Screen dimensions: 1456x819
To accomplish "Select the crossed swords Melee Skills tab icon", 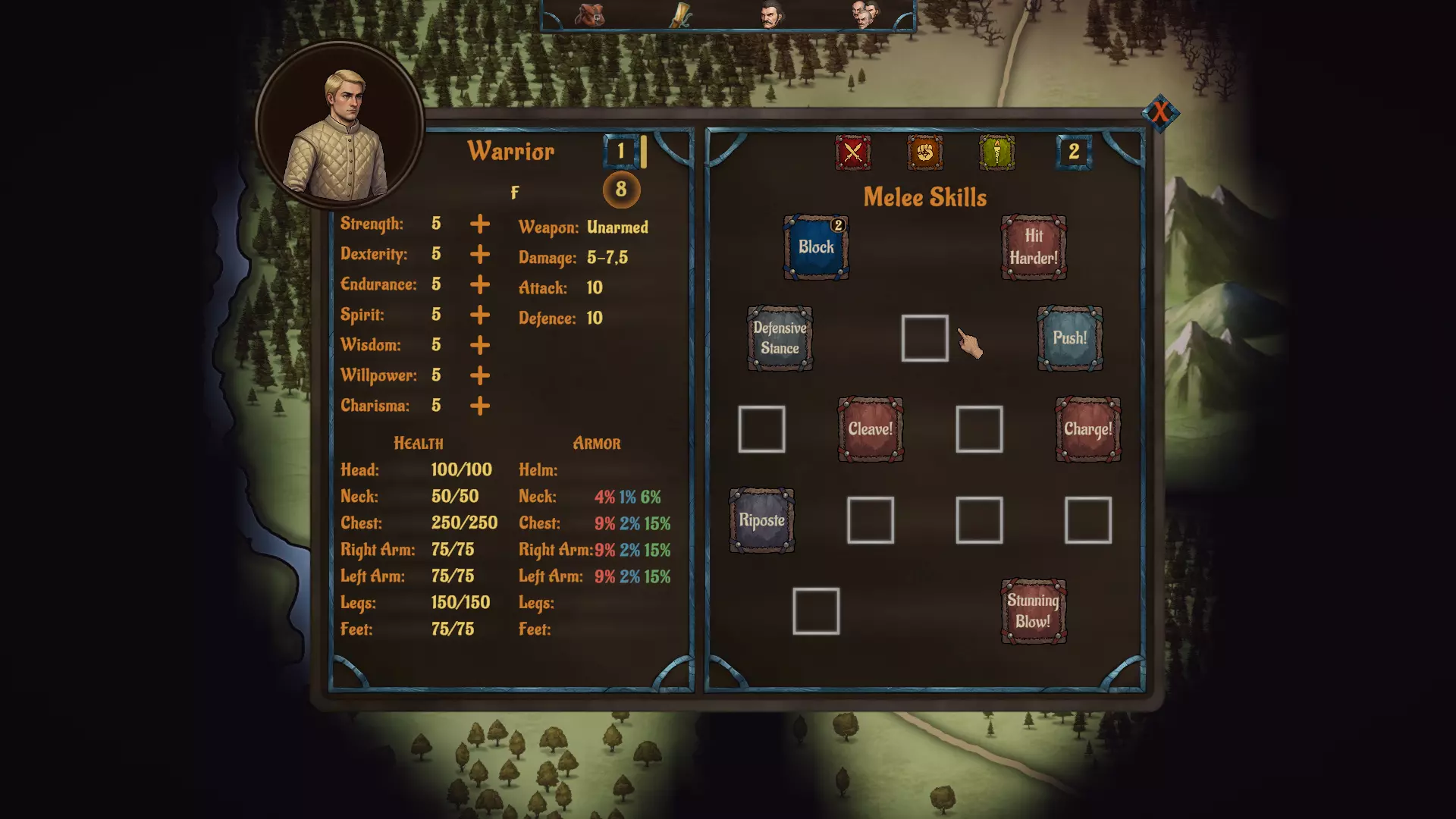I will coord(852,152).
